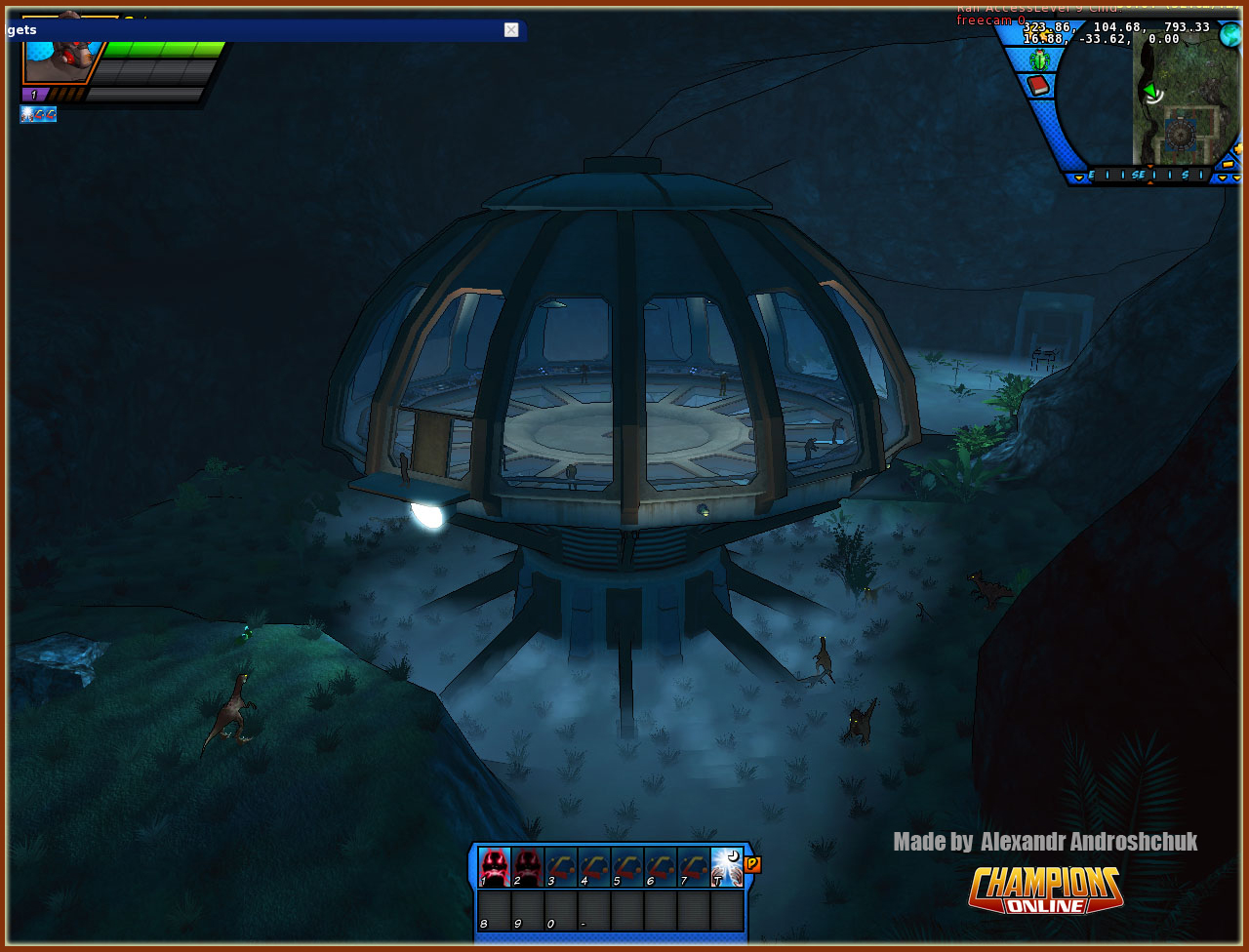Image resolution: width=1249 pixels, height=952 pixels.
Task: Activate the red demon power in slot 1
Action: [x=494, y=866]
